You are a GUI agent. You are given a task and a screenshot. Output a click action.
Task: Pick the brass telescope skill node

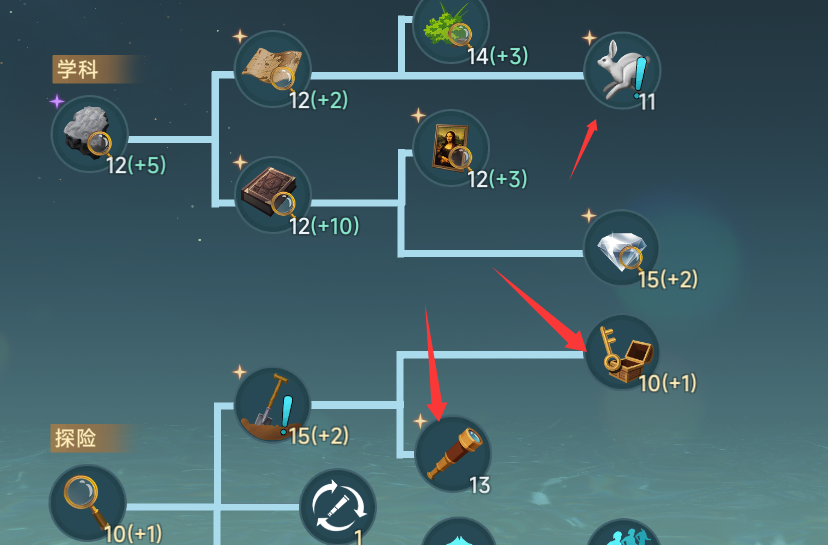click(x=452, y=454)
